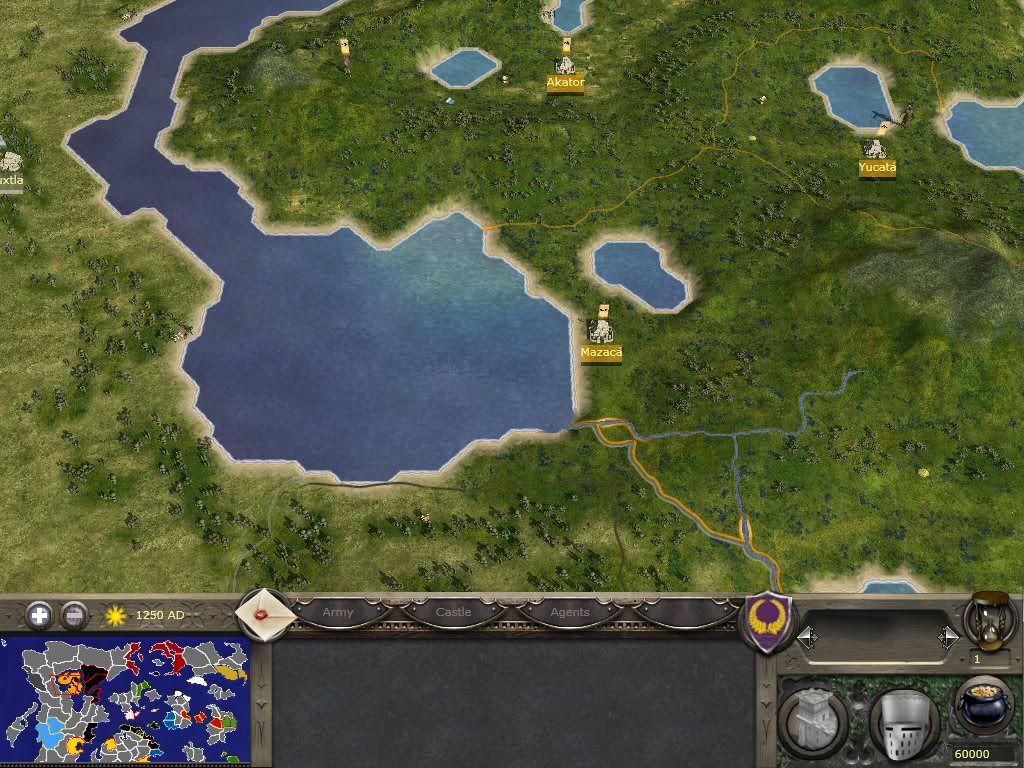Screen dimensions: 1024x768
Task: Open the finances pot of gold
Action: pos(984,708)
